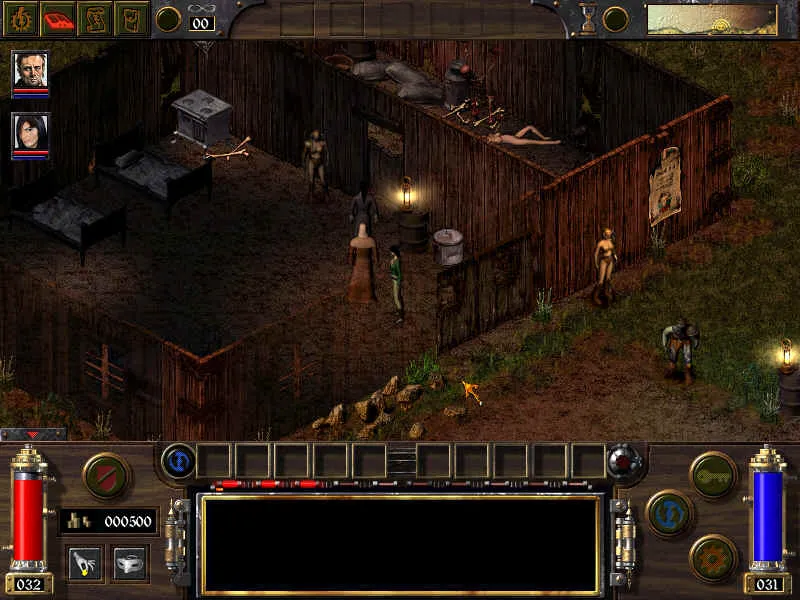The width and height of the screenshot is (800, 600).
Task: Click the round brass button right of hourglass
Action: [x=616, y=19]
